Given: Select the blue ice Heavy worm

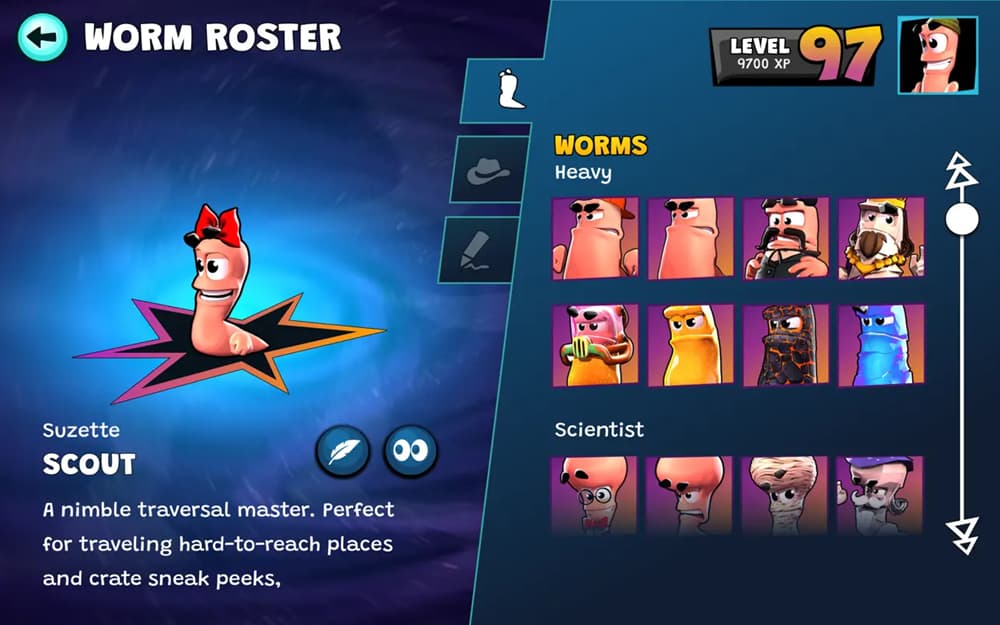Looking at the screenshot, I should point(880,345).
